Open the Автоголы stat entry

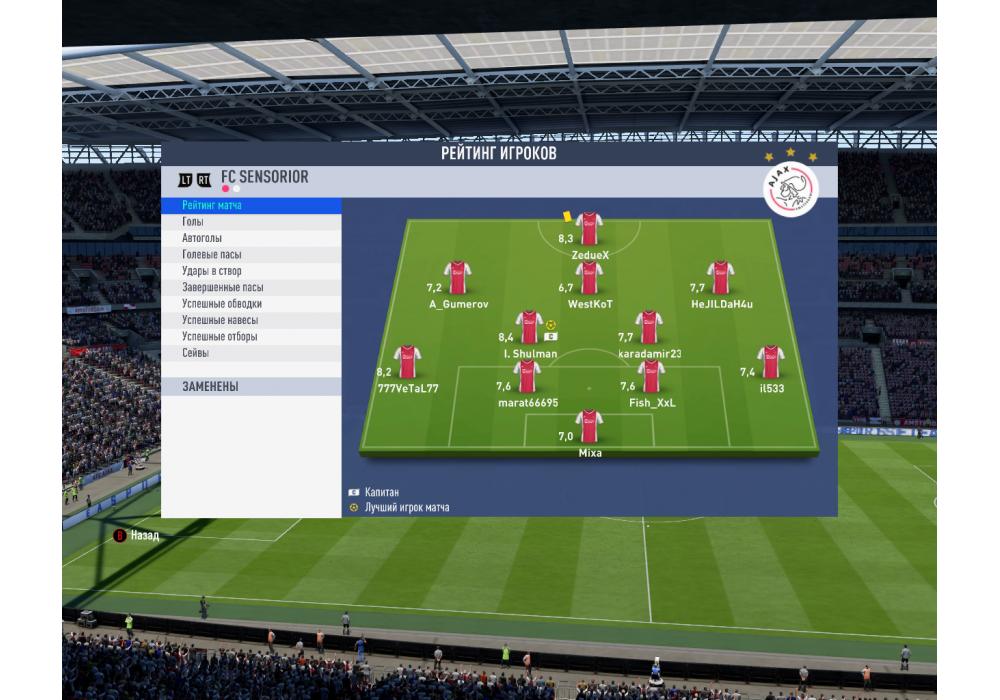coord(250,239)
